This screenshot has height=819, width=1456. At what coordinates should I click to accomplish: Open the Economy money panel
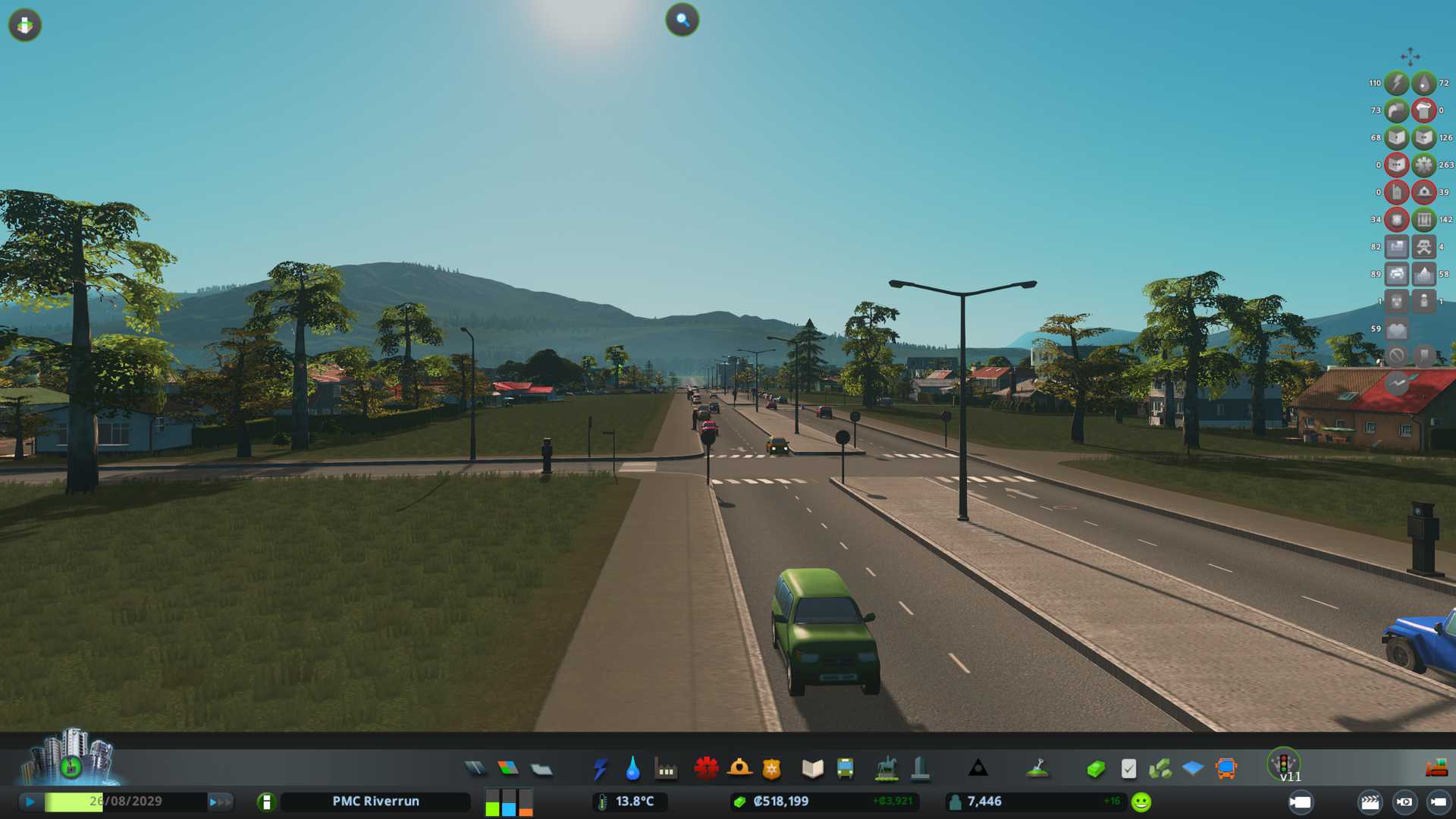pos(1096,769)
